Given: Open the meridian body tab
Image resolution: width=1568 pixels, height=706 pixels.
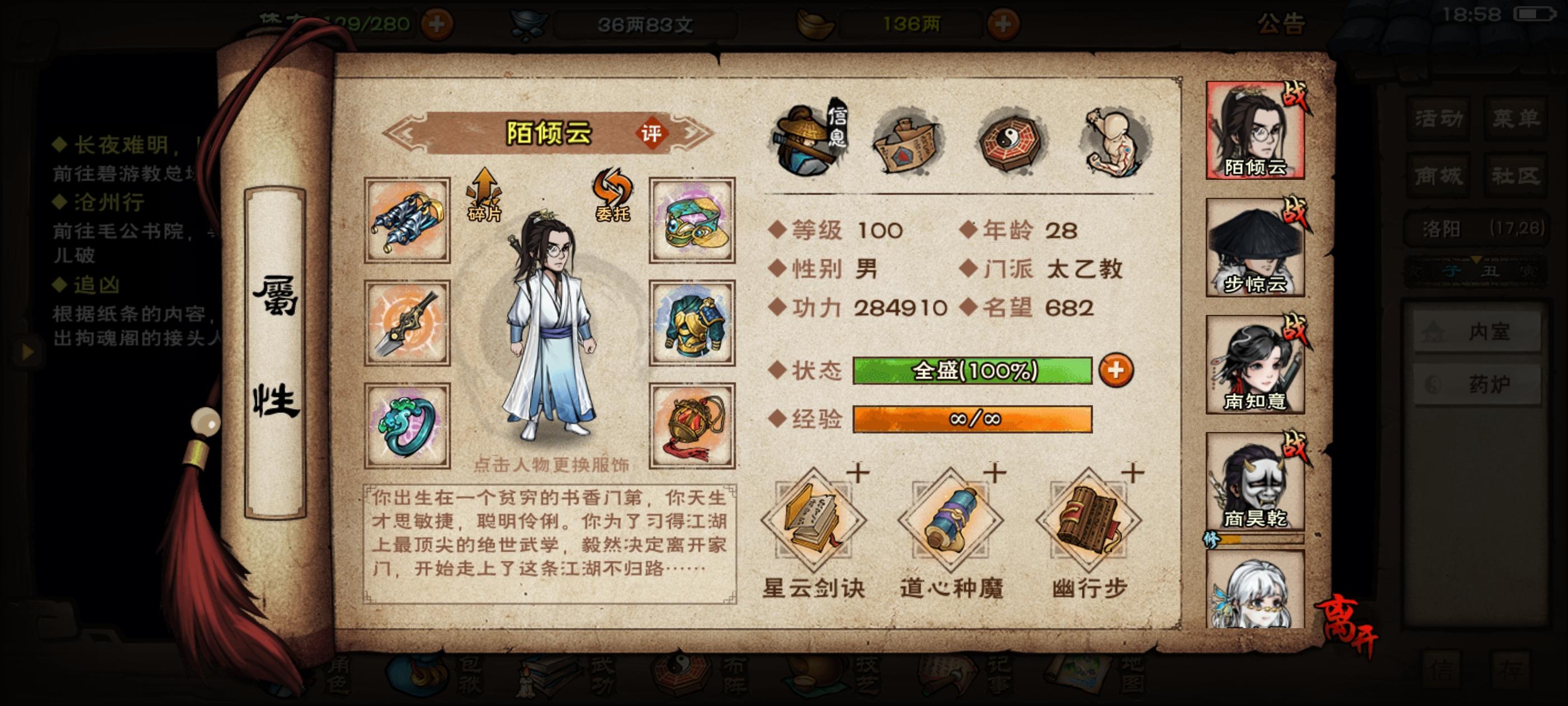Looking at the screenshot, I should [1114, 140].
